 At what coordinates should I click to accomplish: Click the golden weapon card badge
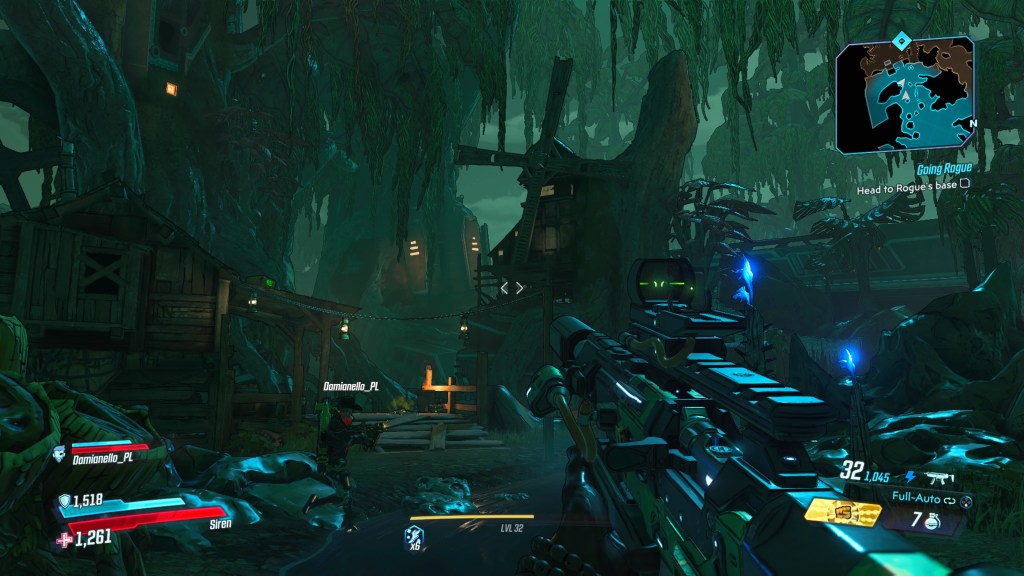tap(842, 512)
